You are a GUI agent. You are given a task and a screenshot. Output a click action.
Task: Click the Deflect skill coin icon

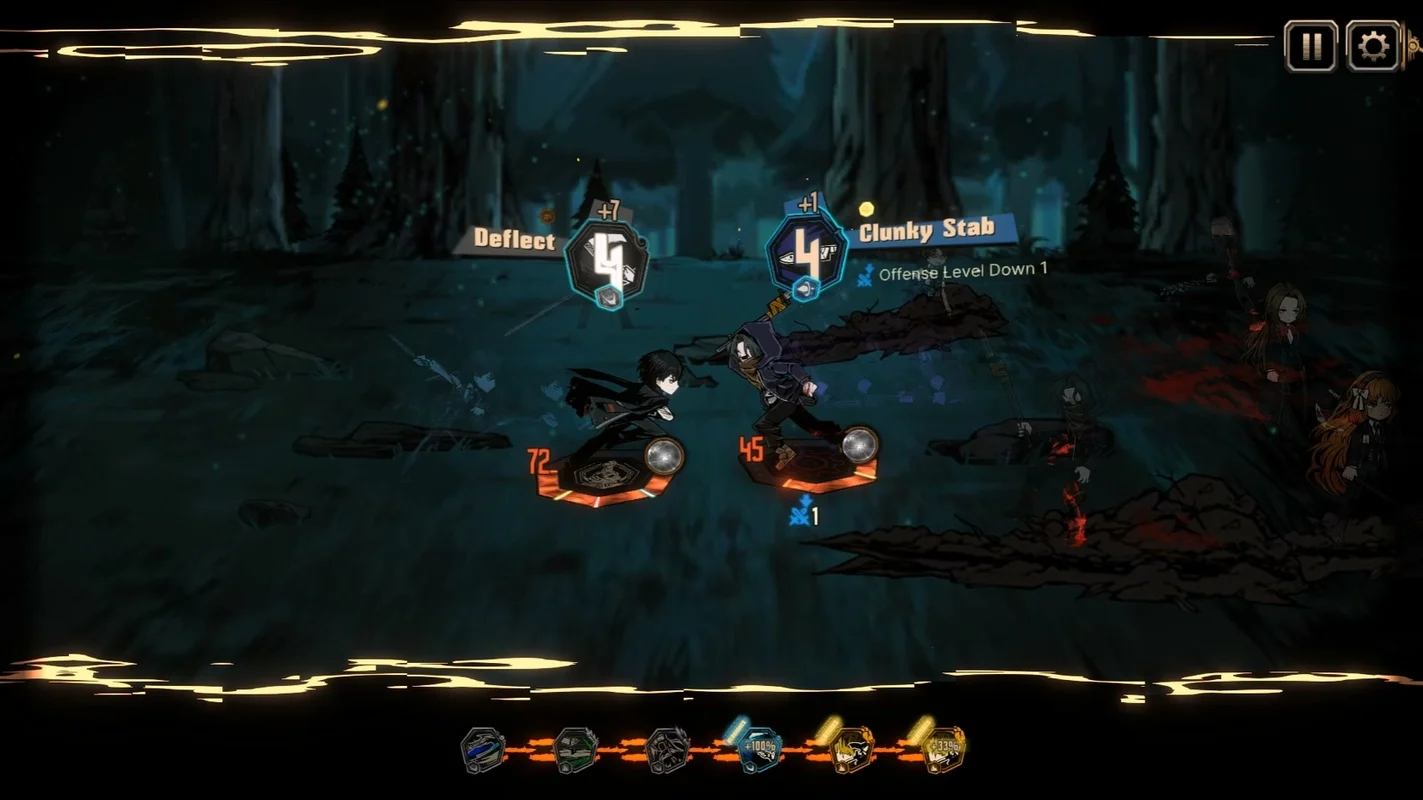(606, 261)
